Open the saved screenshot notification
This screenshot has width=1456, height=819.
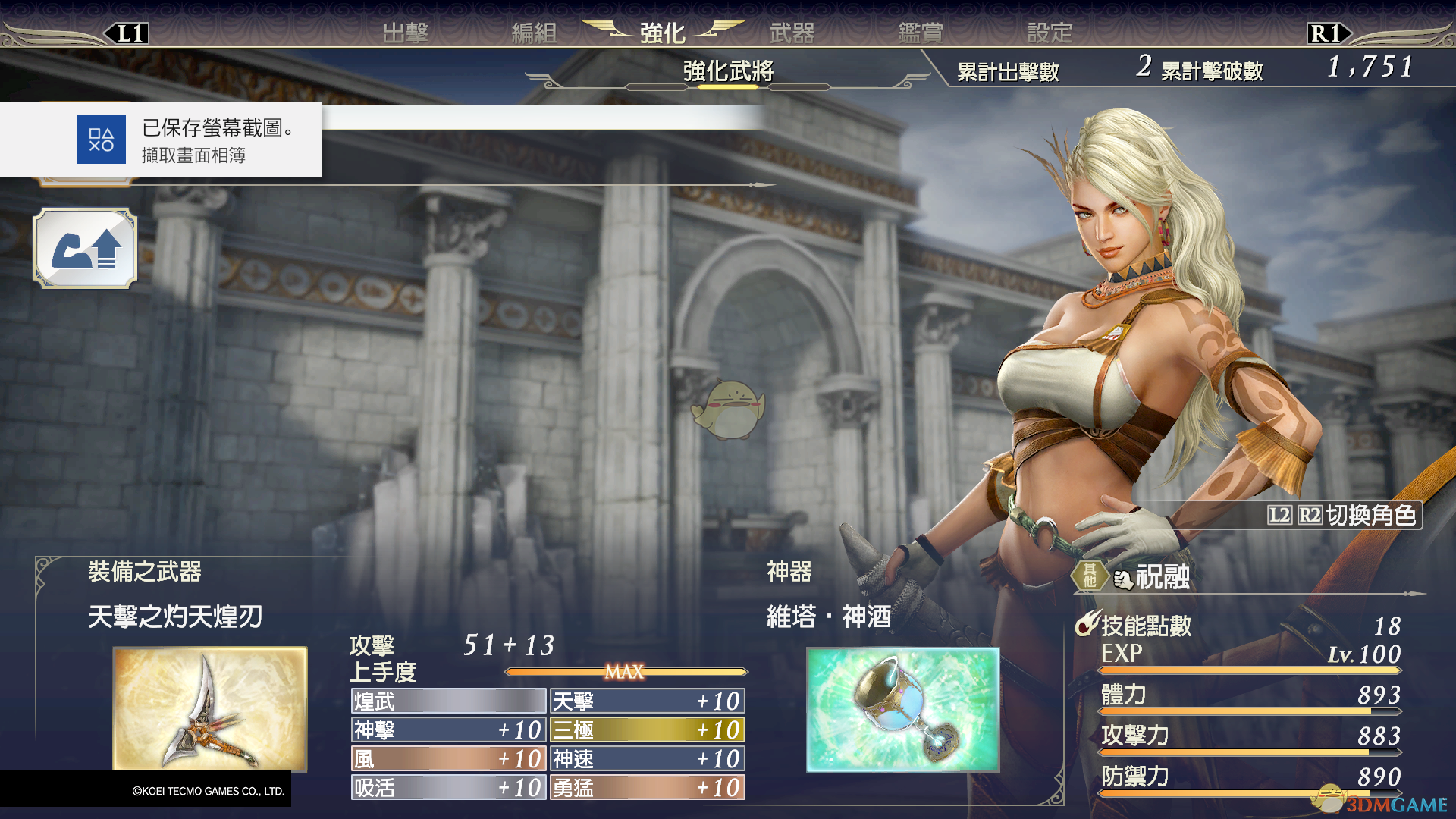click(161, 140)
